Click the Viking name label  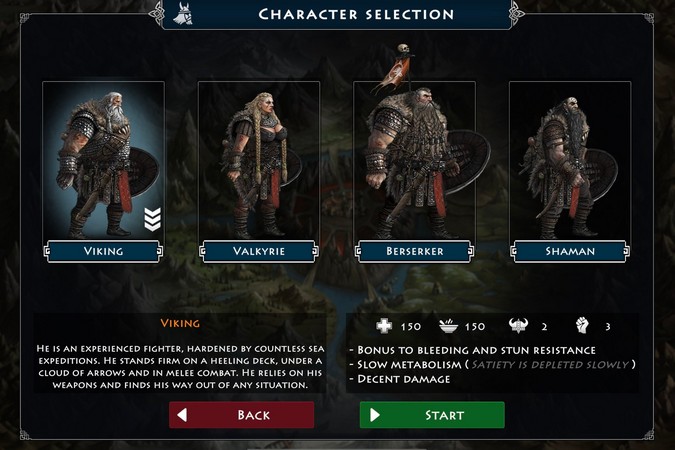coord(103,251)
